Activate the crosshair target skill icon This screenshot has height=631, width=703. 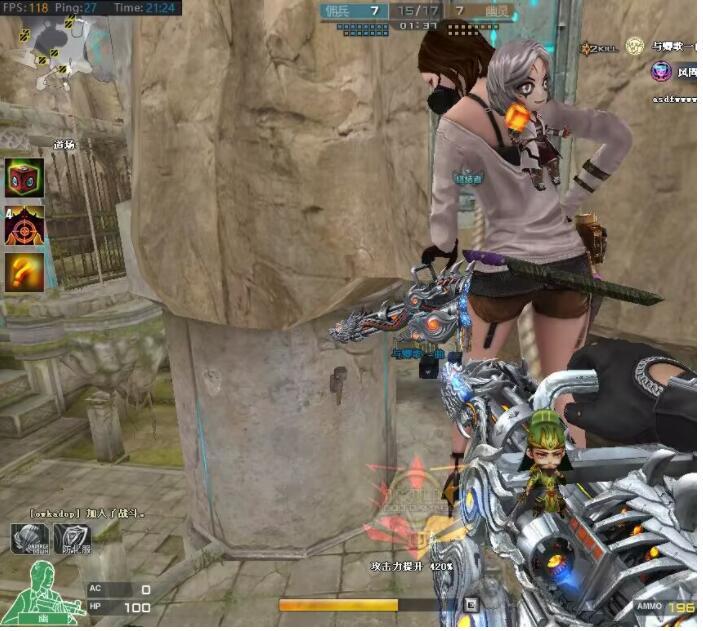(x=25, y=226)
